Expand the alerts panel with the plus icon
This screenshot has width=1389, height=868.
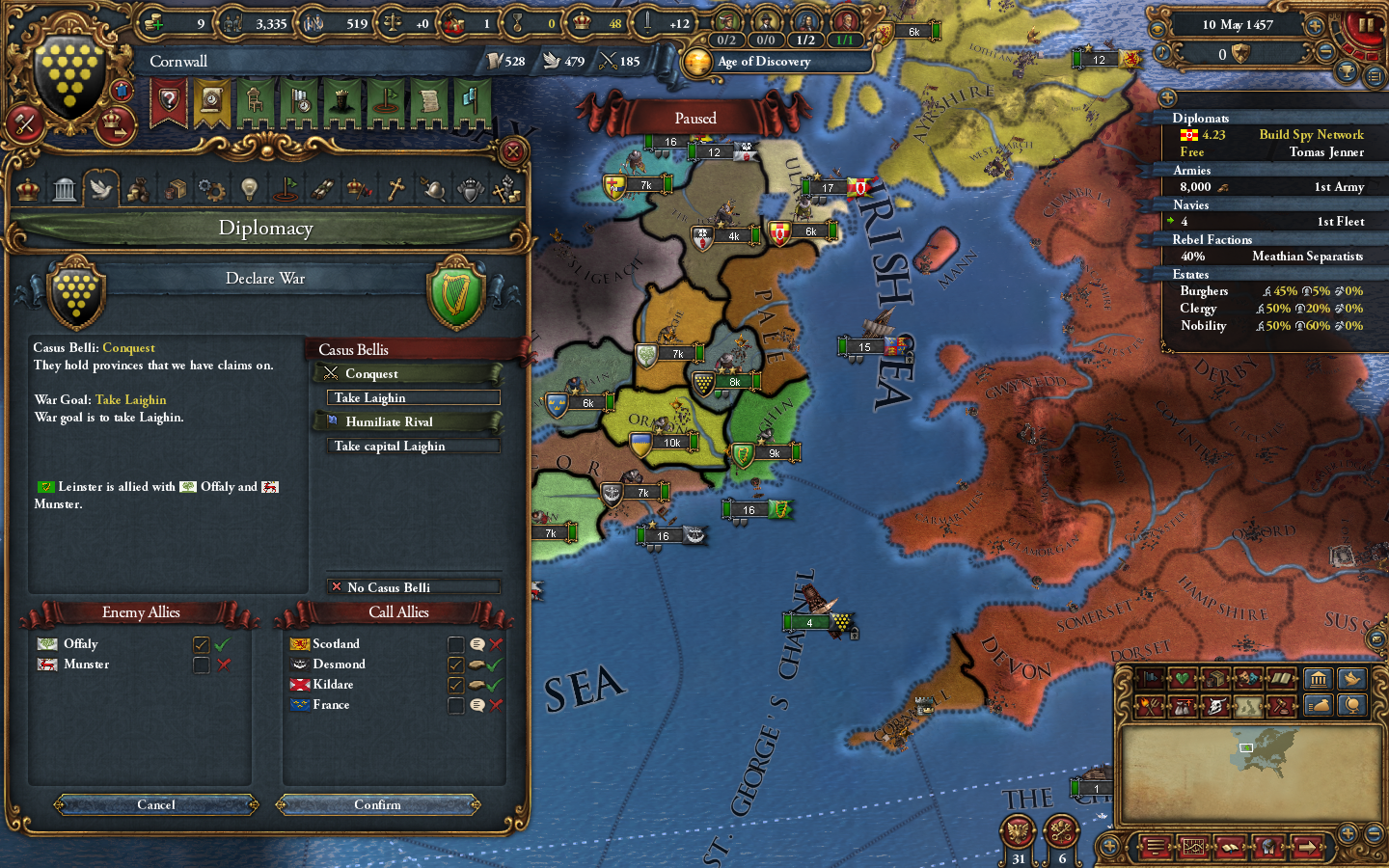1167,97
